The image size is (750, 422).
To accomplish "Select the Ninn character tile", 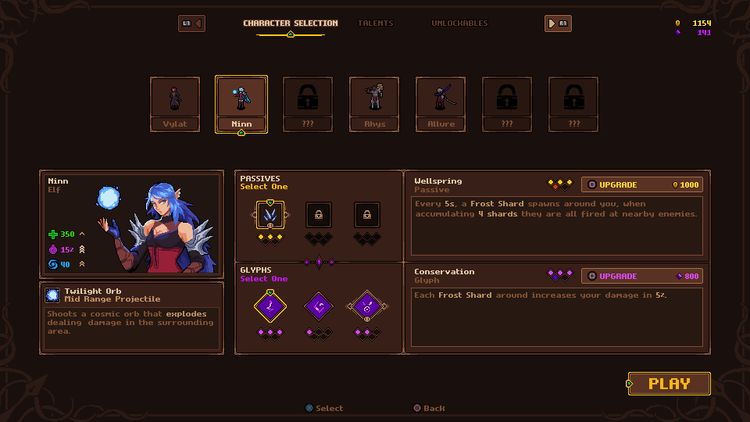I will click(x=241, y=103).
